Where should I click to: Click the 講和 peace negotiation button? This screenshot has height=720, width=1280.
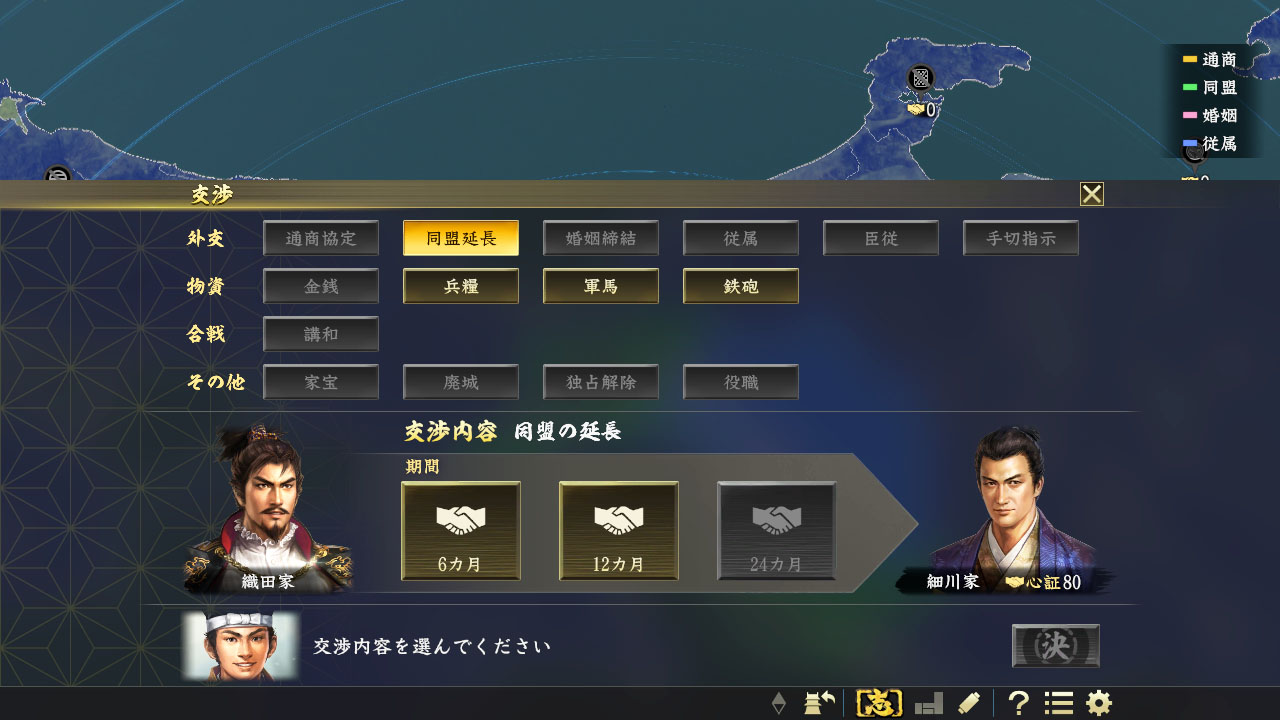pyautogui.click(x=320, y=333)
